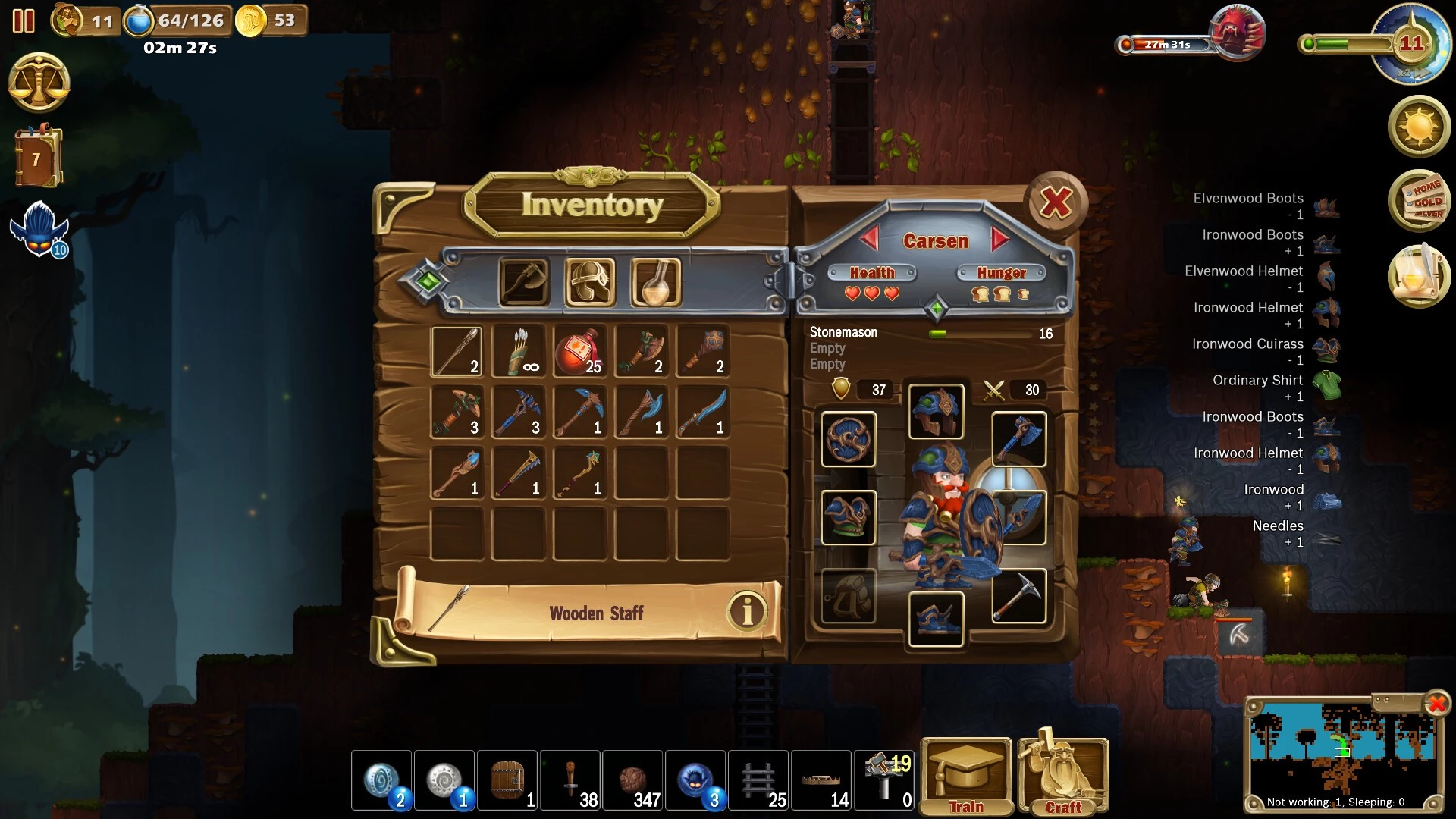Close the minimap panel
The width and height of the screenshot is (1456, 819).
[1436, 704]
